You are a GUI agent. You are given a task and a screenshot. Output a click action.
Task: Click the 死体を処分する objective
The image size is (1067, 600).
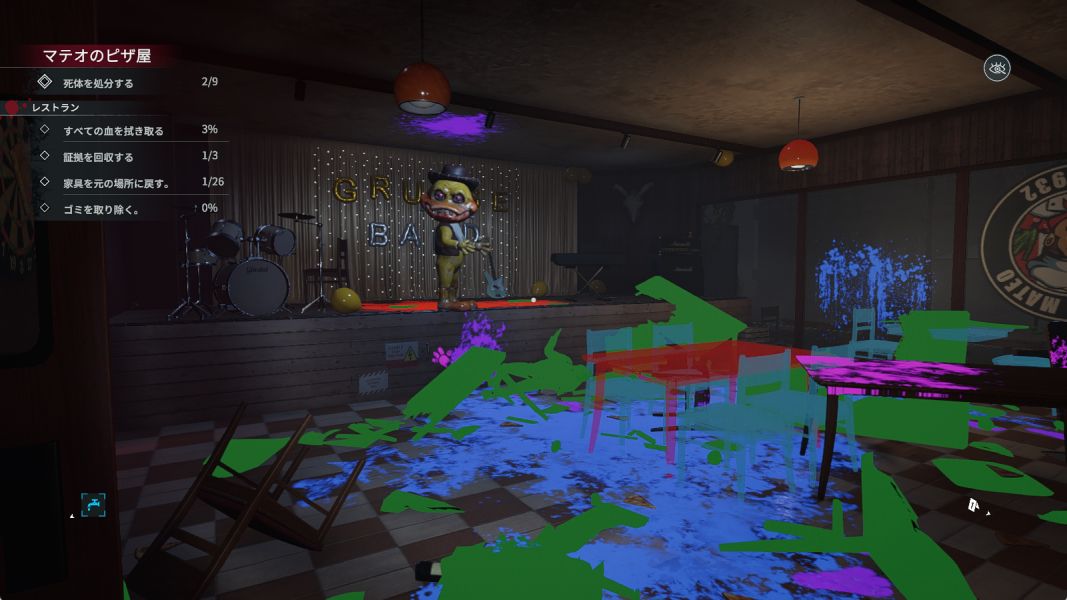98,83
